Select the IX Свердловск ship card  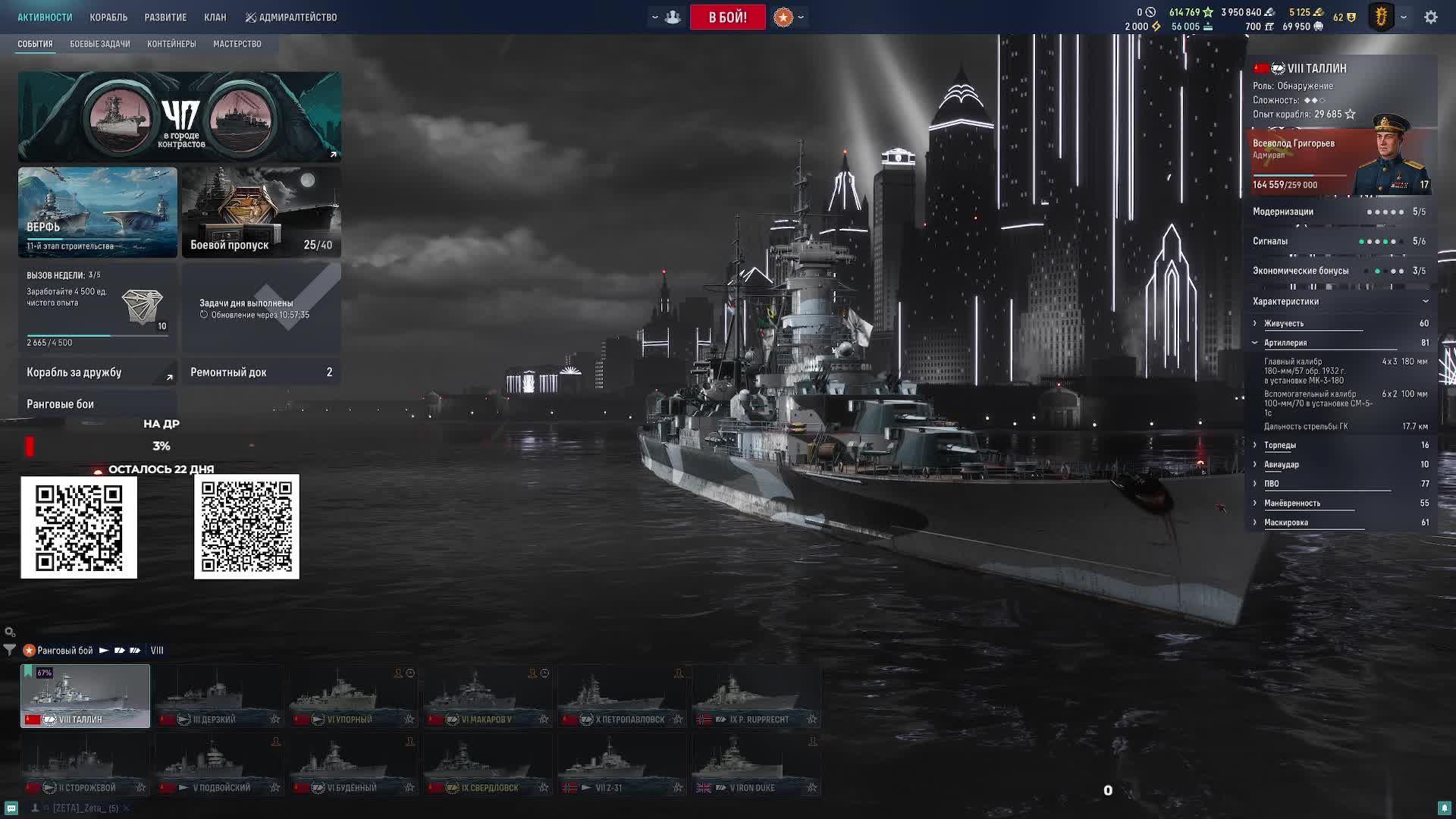(x=488, y=764)
